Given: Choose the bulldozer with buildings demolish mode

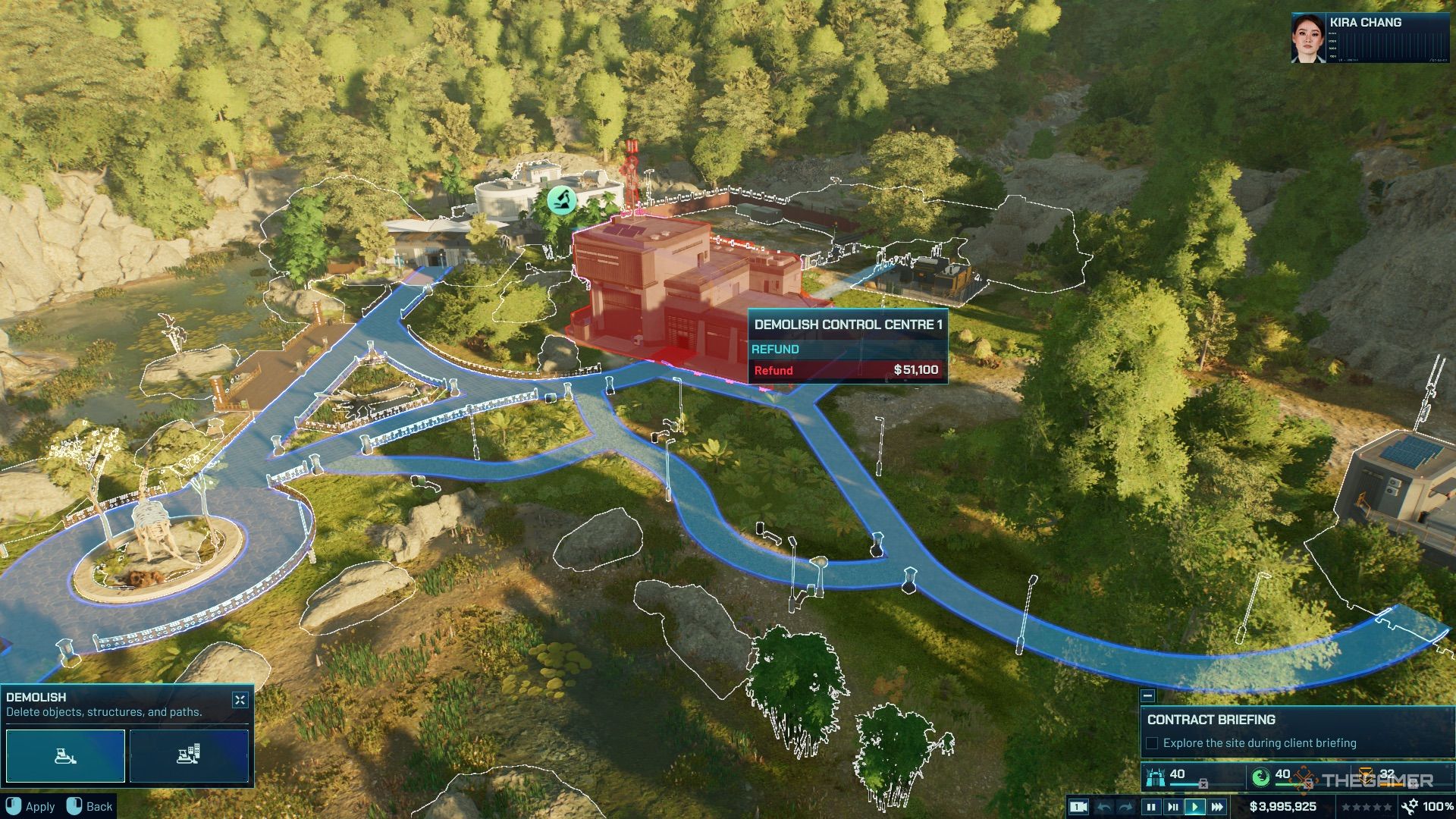Looking at the screenshot, I should 189,755.
